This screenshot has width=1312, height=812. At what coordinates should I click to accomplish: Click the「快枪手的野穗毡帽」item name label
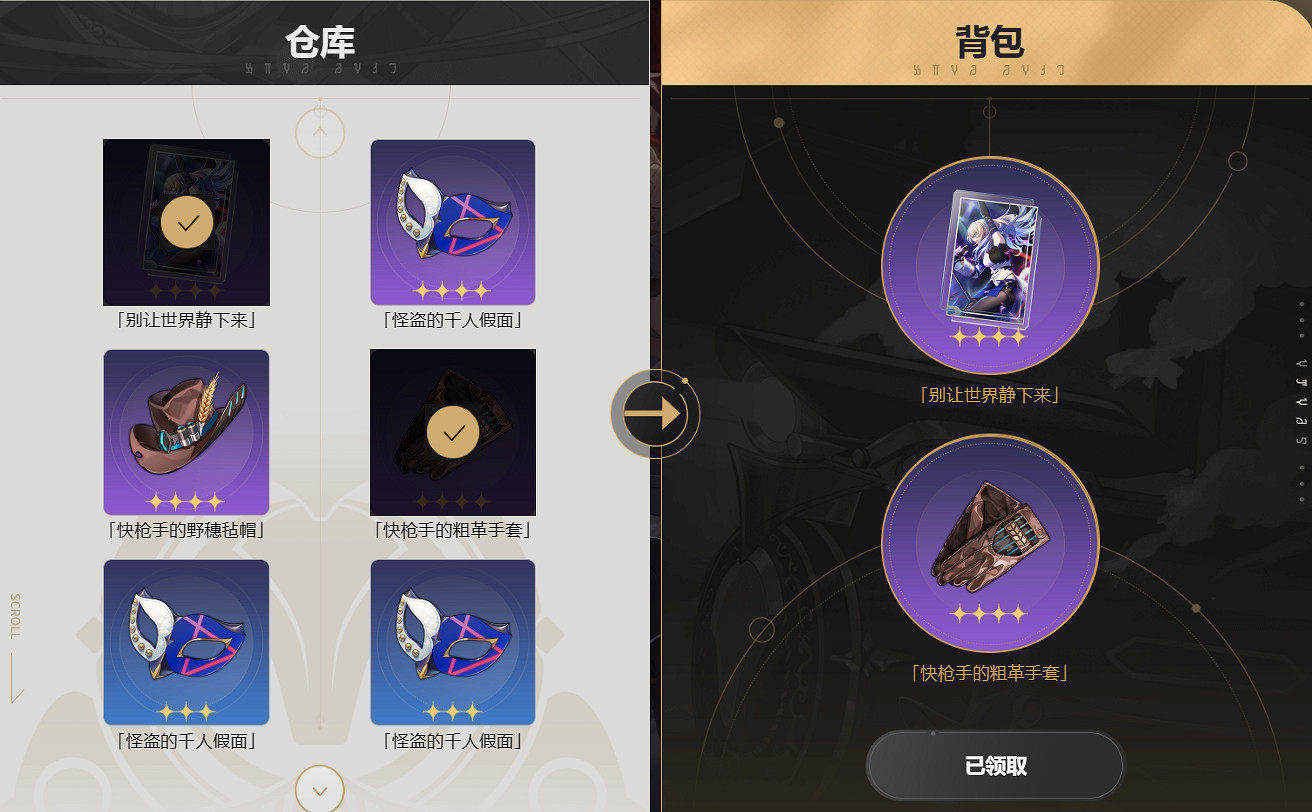(x=185, y=531)
